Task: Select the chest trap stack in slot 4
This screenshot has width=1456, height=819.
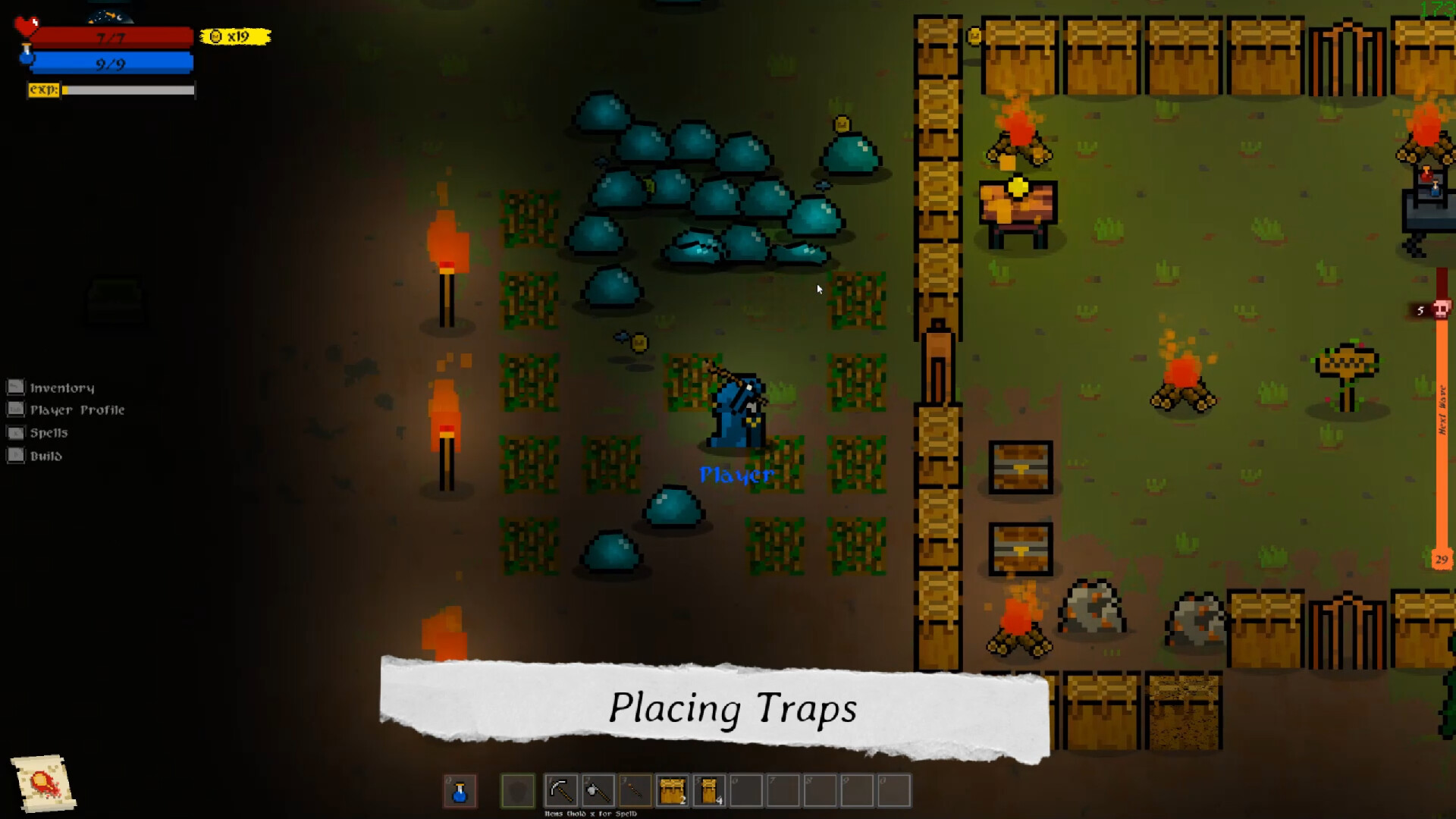Action: click(673, 790)
